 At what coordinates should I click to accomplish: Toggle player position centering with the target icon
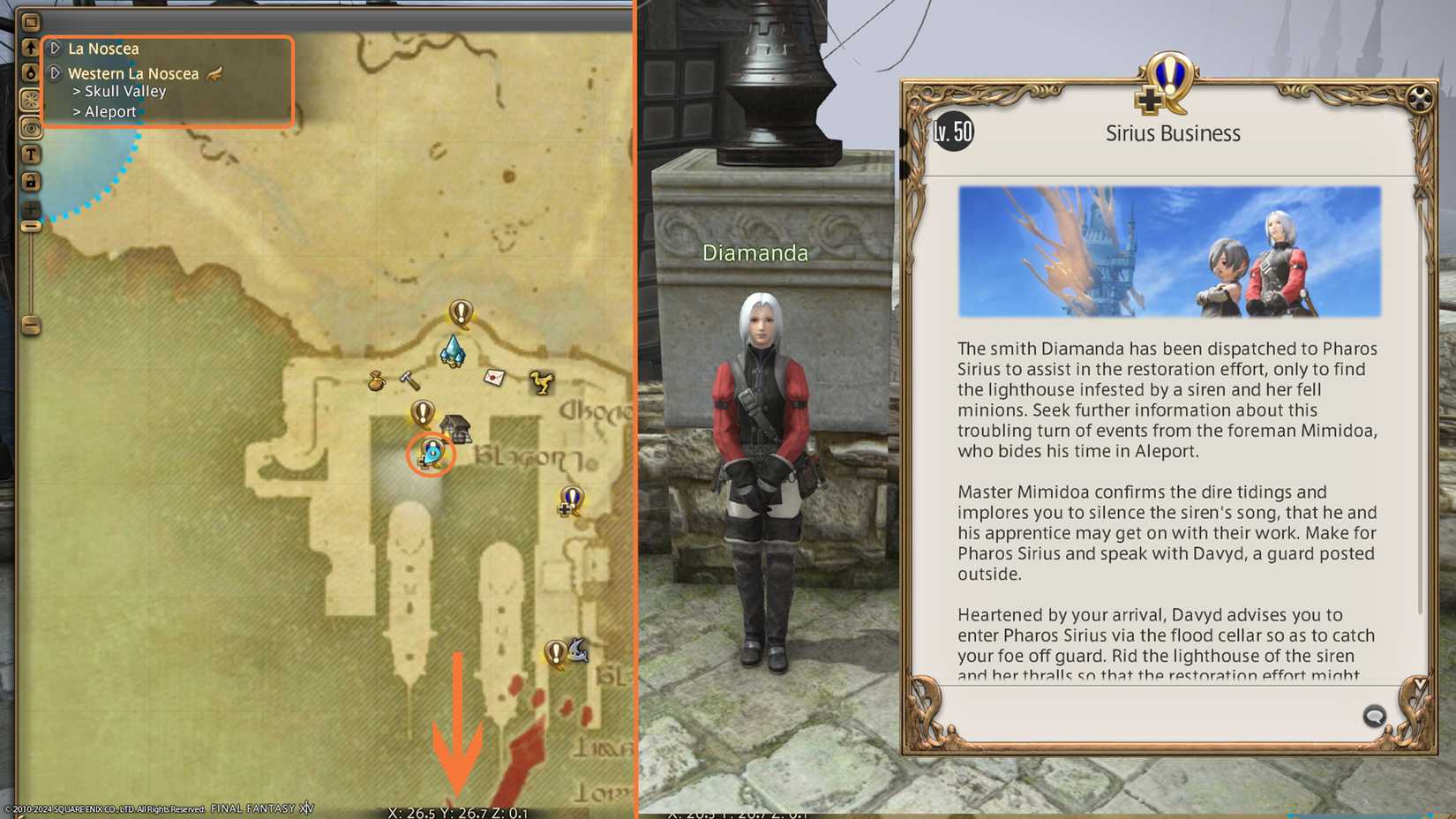tap(31, 129)
